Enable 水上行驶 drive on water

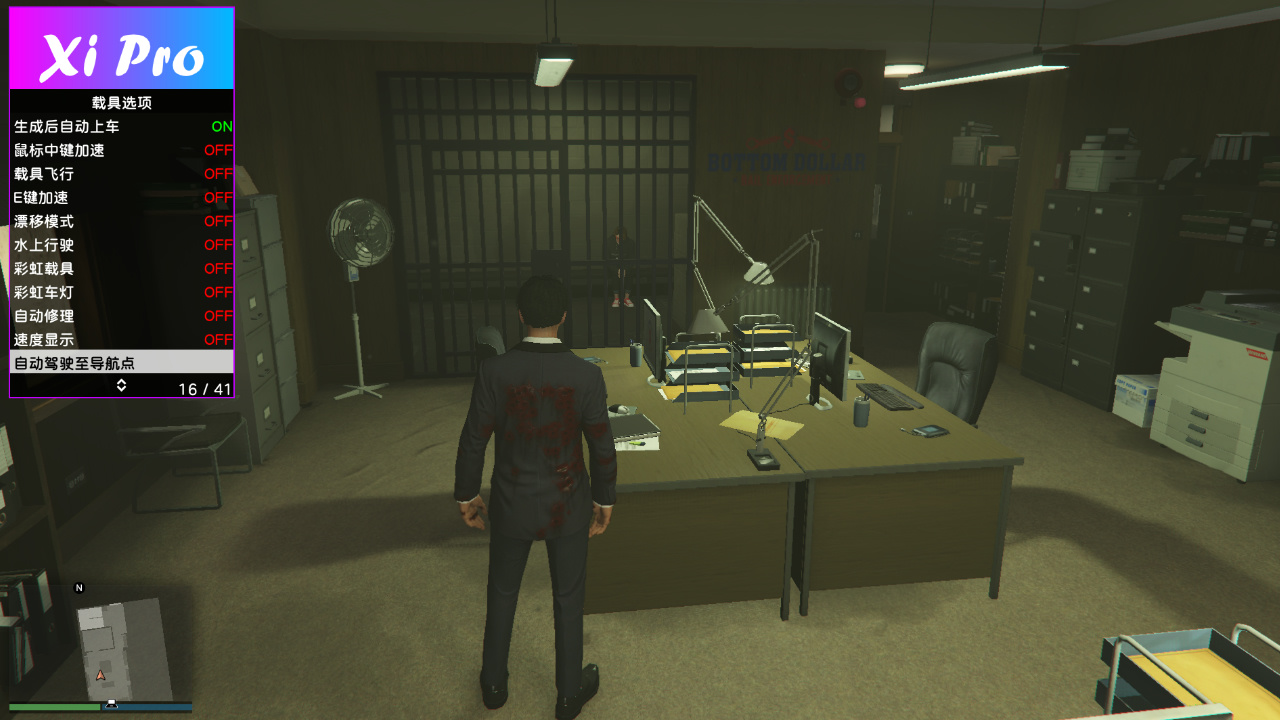(x=121, y=245)
